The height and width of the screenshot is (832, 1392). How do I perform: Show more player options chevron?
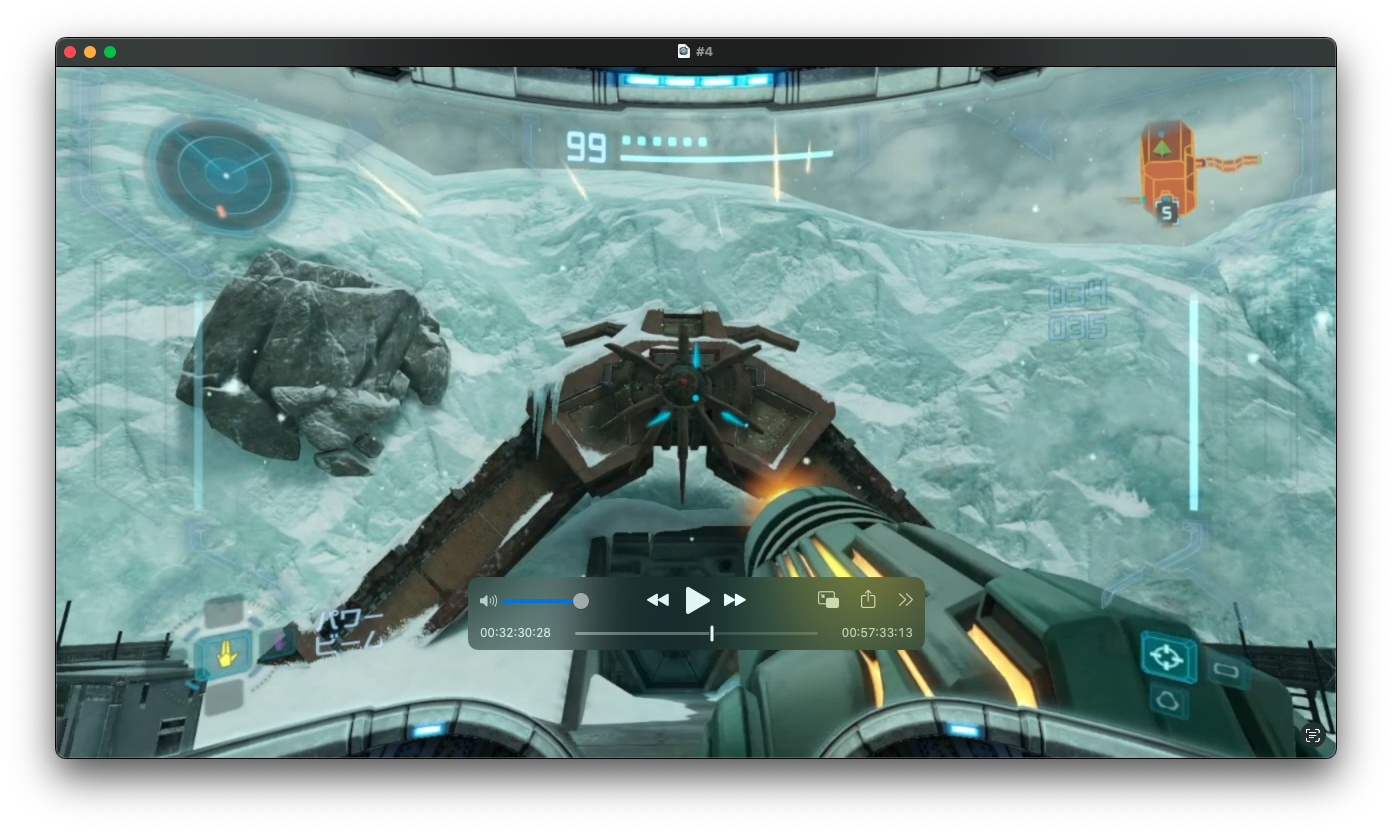(x=906, y=600)
